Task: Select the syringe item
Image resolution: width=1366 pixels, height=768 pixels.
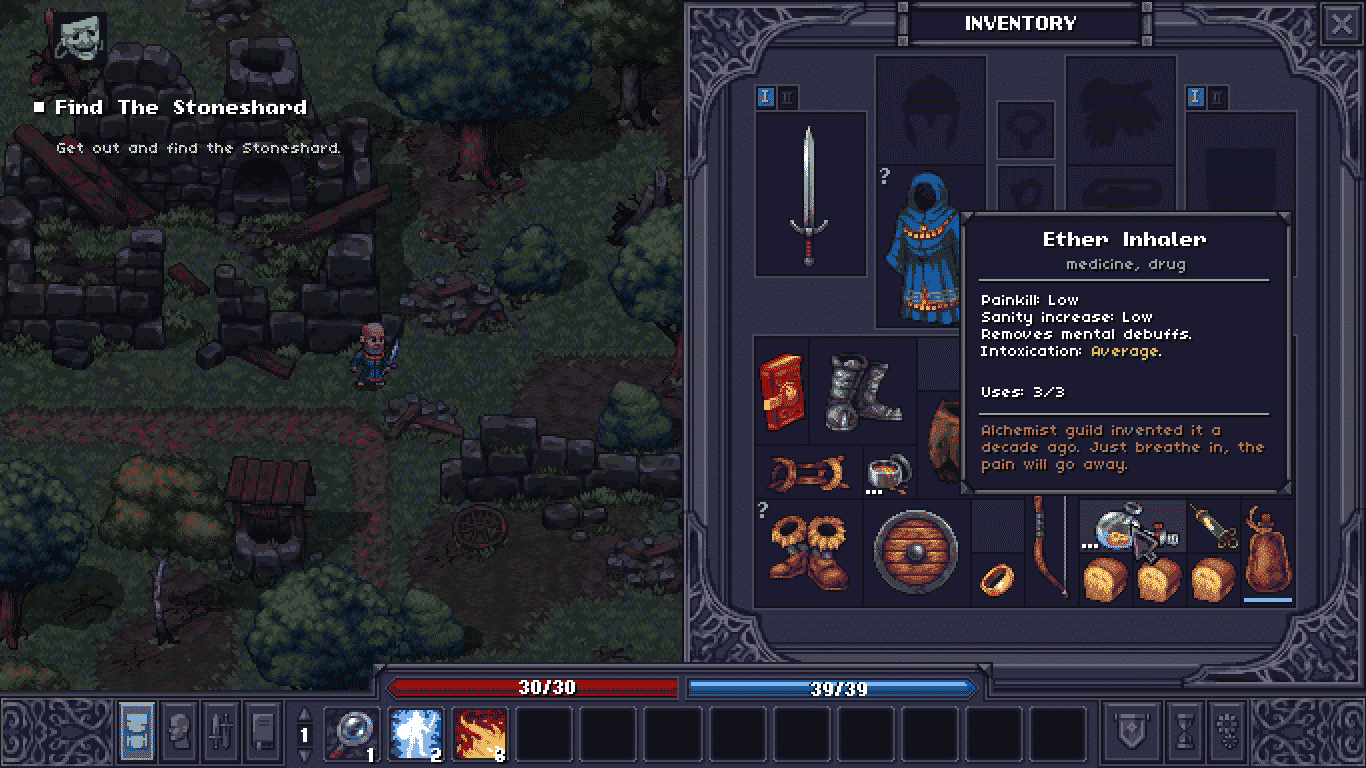Action: (x=1213, y=527)
